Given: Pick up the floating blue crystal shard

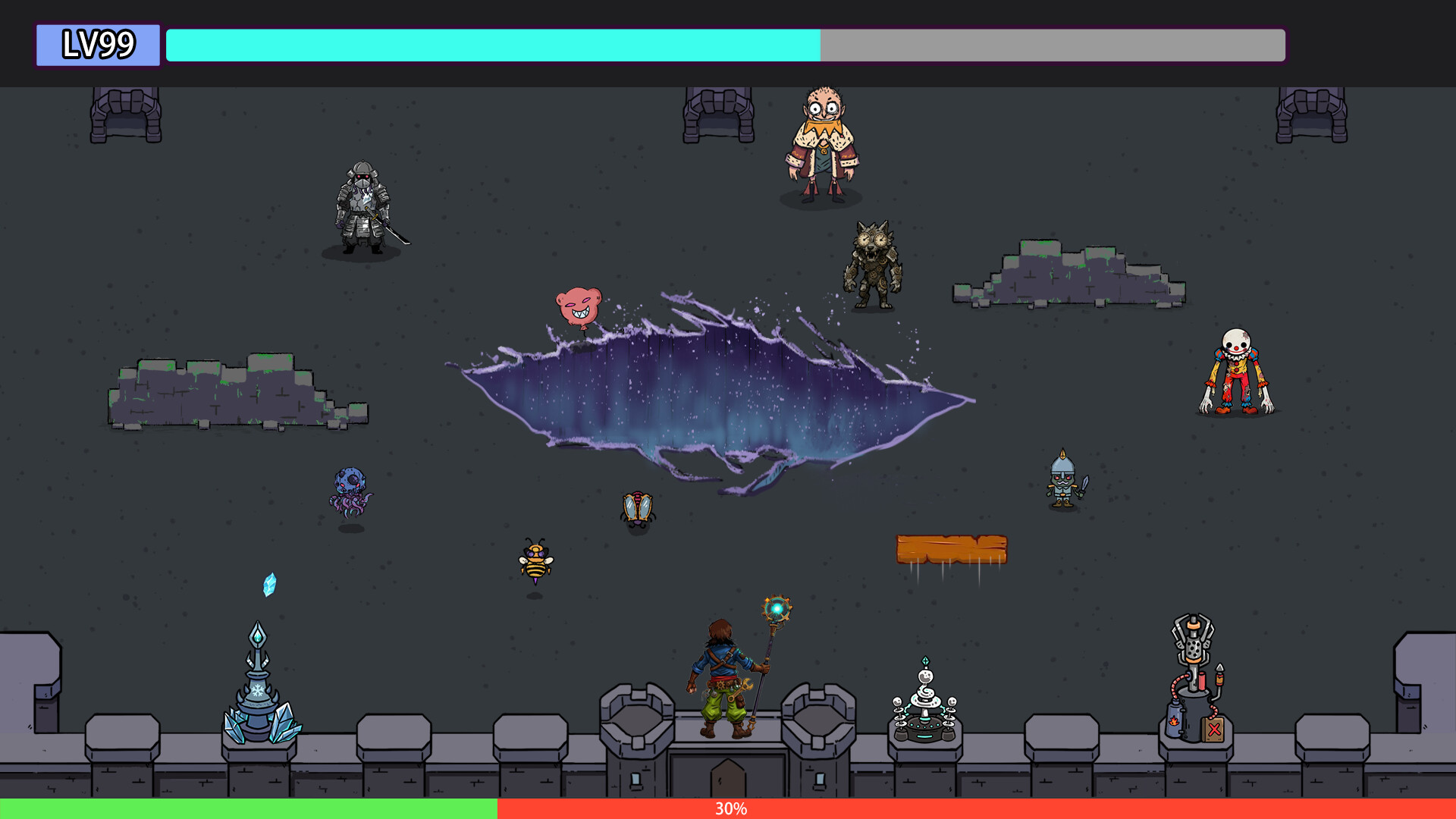Looking at the screenshot, I should 269,584.
